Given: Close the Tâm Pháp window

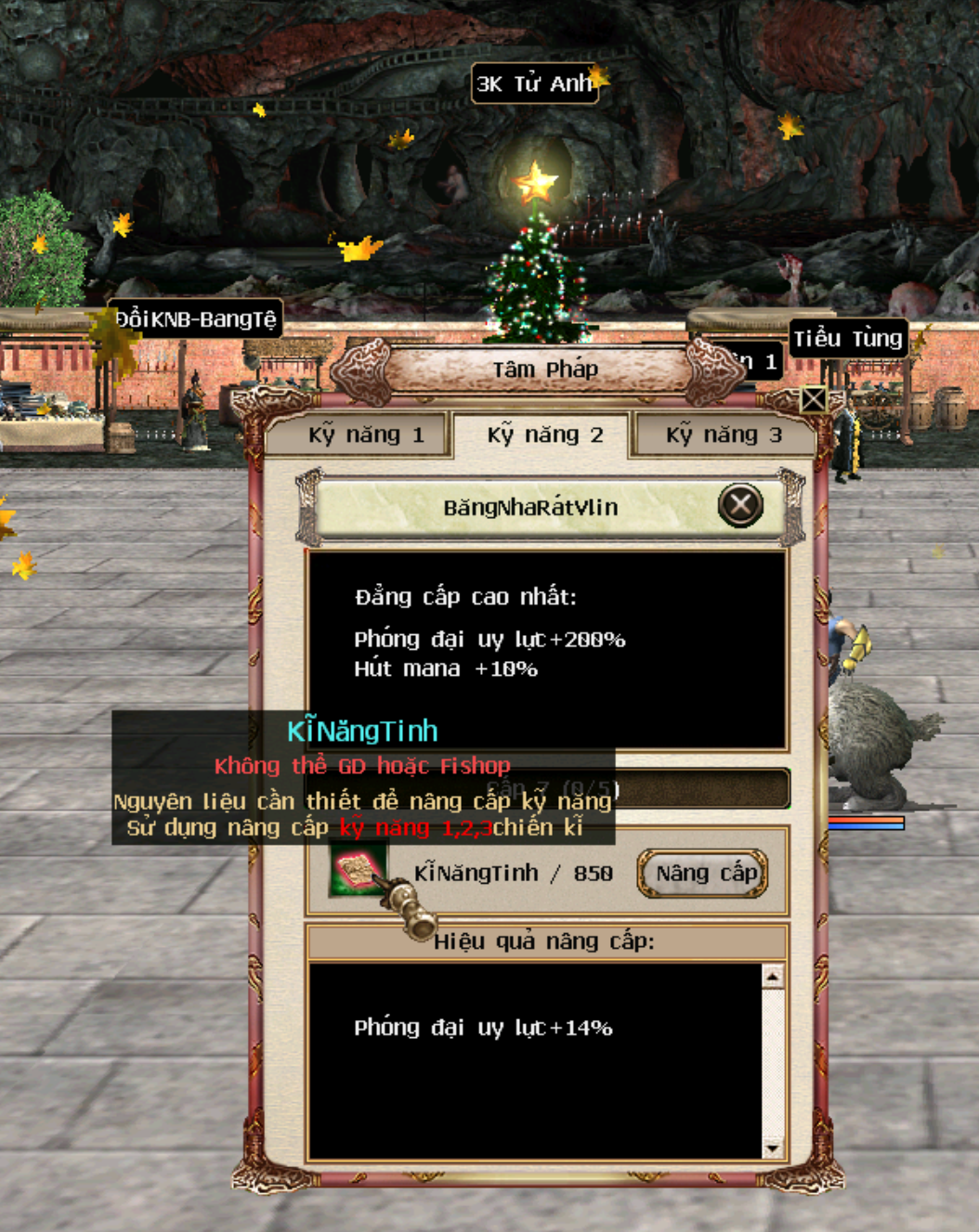Looking at the screenshot, I should coord(813,399).
